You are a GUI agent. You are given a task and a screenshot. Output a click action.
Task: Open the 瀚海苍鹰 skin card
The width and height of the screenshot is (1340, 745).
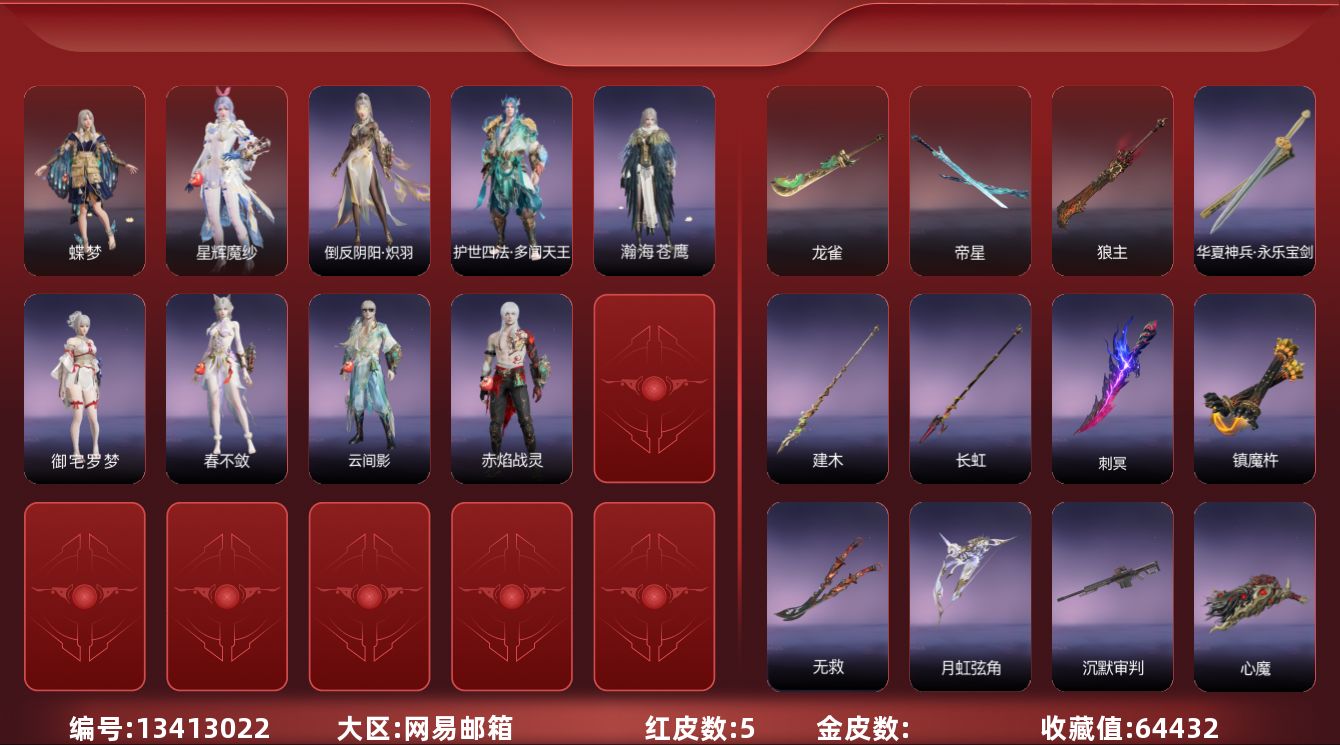(x=653, y=178)
